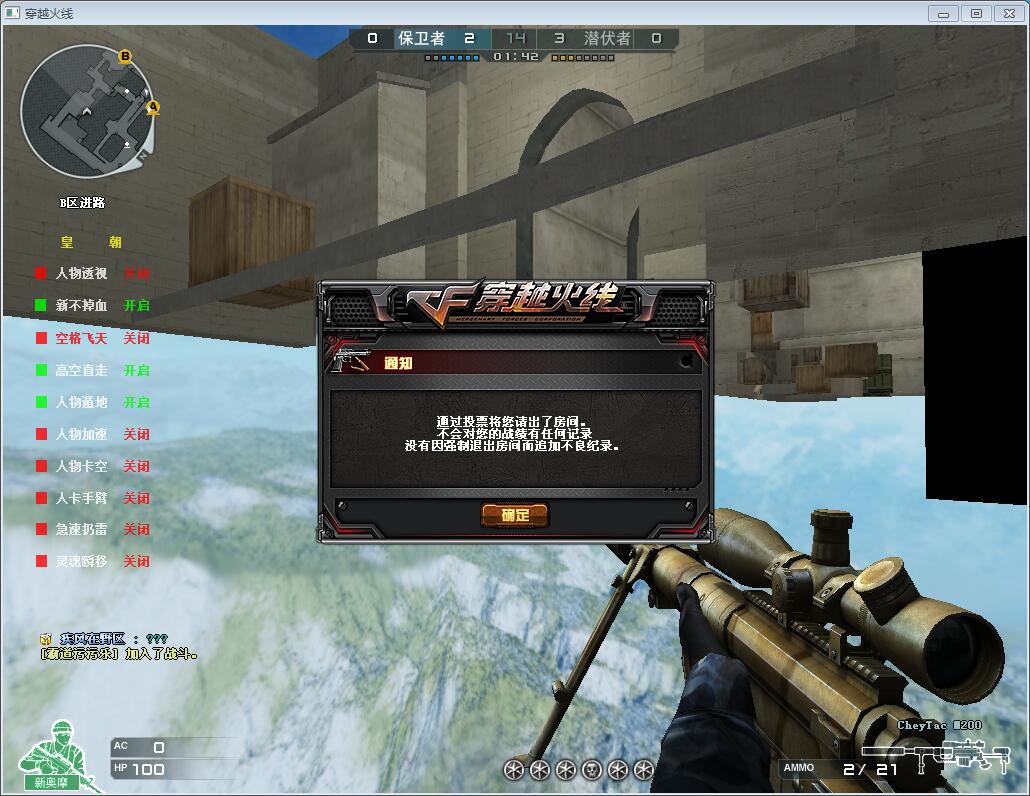The image size is (1030, 796).
Task: Toggle the 人物透视 option
Action: pos(81,273)
